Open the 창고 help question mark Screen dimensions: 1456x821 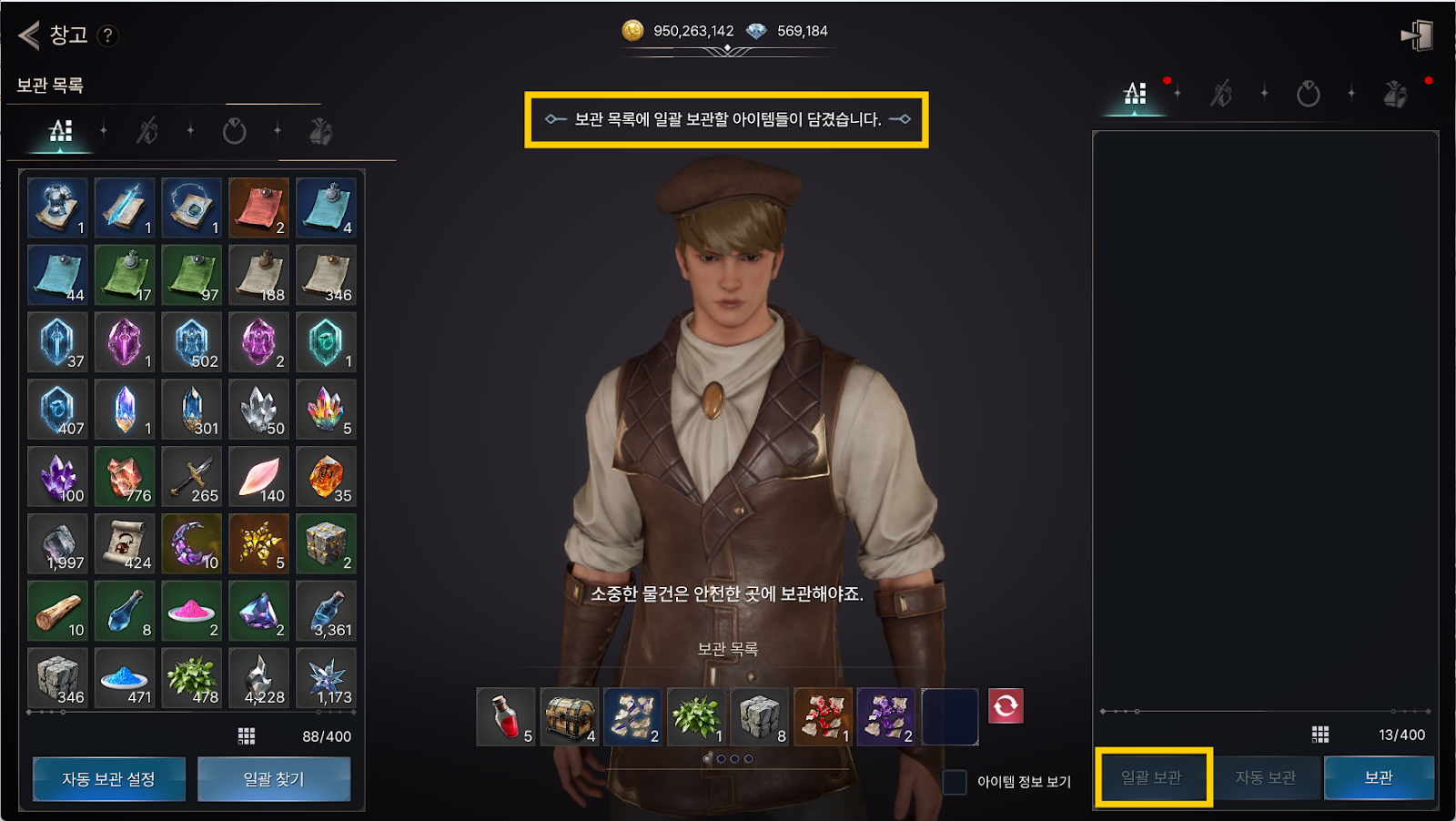pos(107,35)
